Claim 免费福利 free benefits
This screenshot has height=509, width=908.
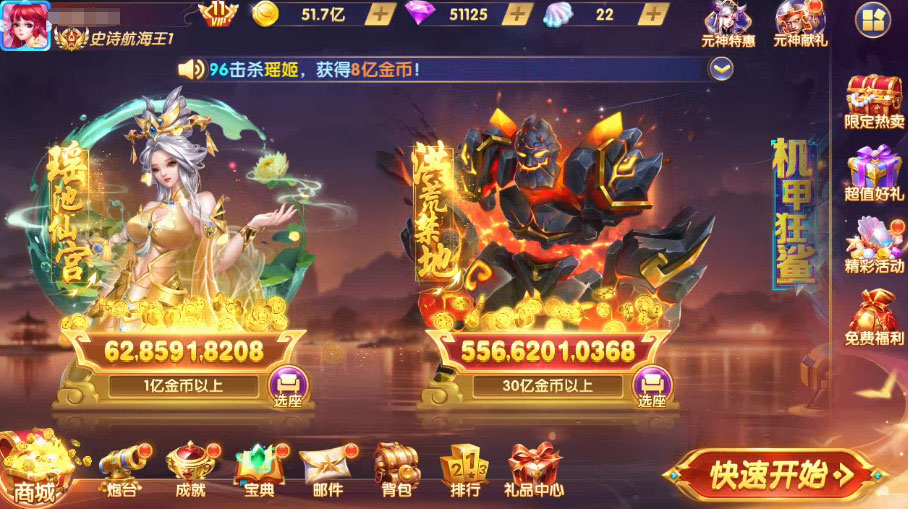coord(873,317)
